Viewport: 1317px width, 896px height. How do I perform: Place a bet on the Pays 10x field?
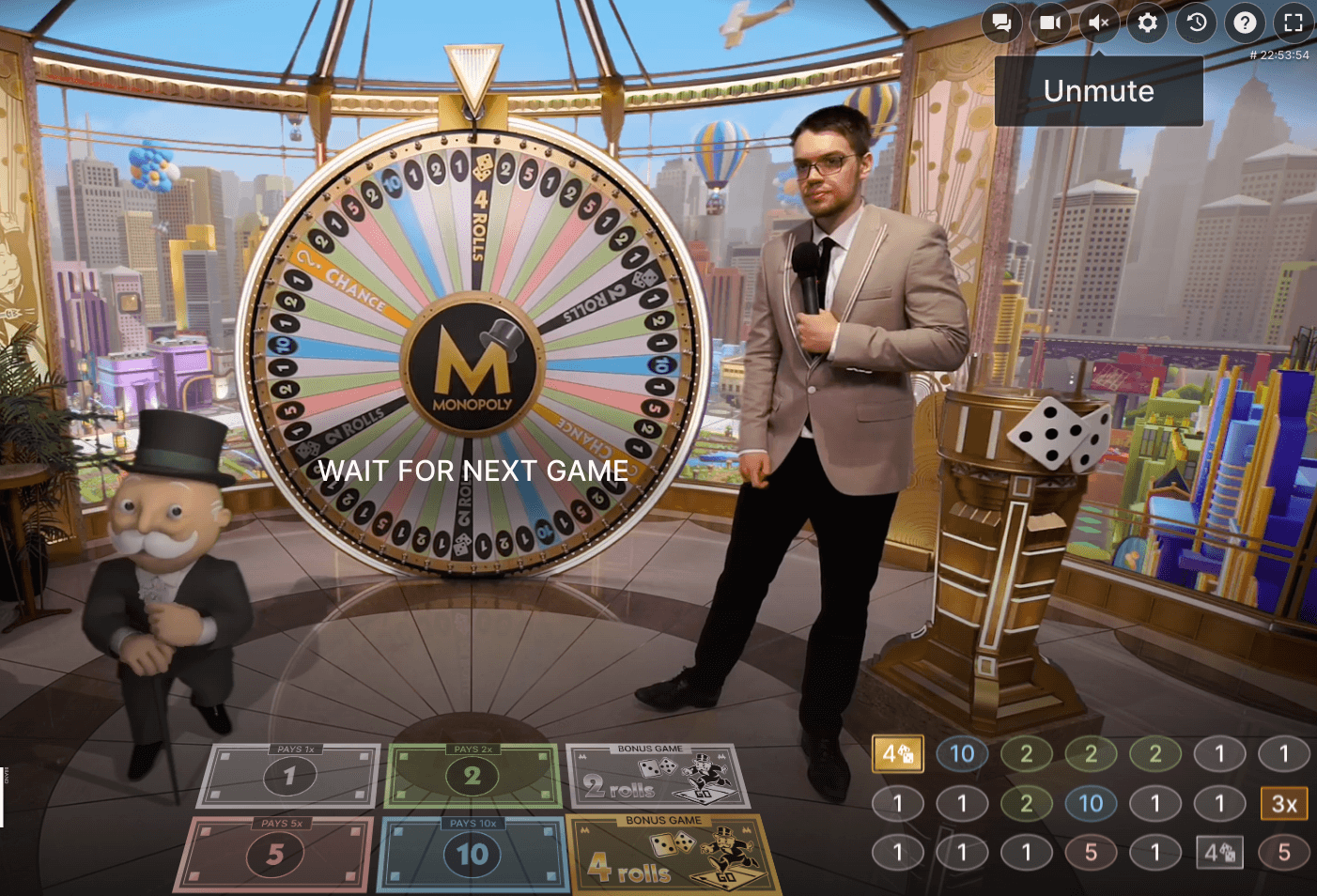(472, 853)
